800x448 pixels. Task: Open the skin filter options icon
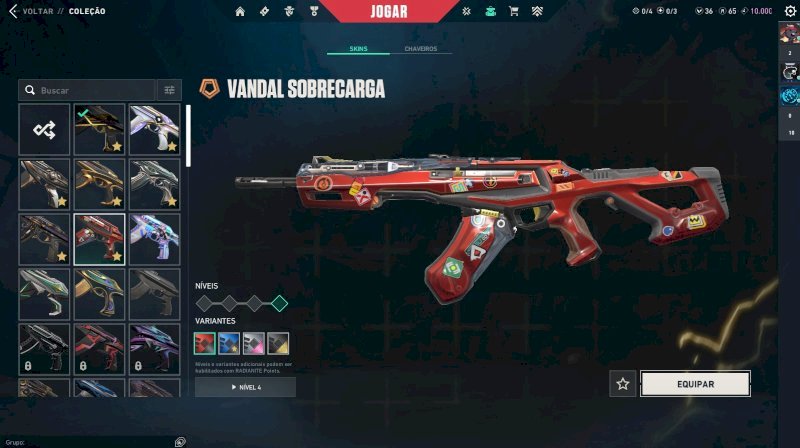tap(170, 90)
